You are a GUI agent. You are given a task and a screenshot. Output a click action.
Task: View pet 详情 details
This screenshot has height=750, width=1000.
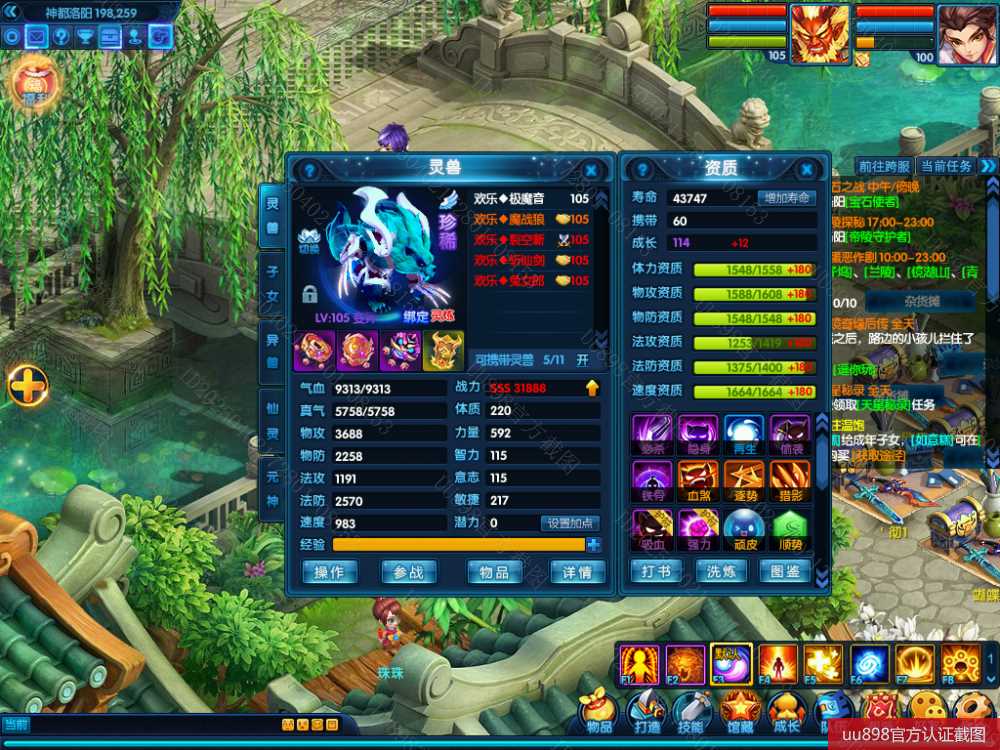pos(577,572)
